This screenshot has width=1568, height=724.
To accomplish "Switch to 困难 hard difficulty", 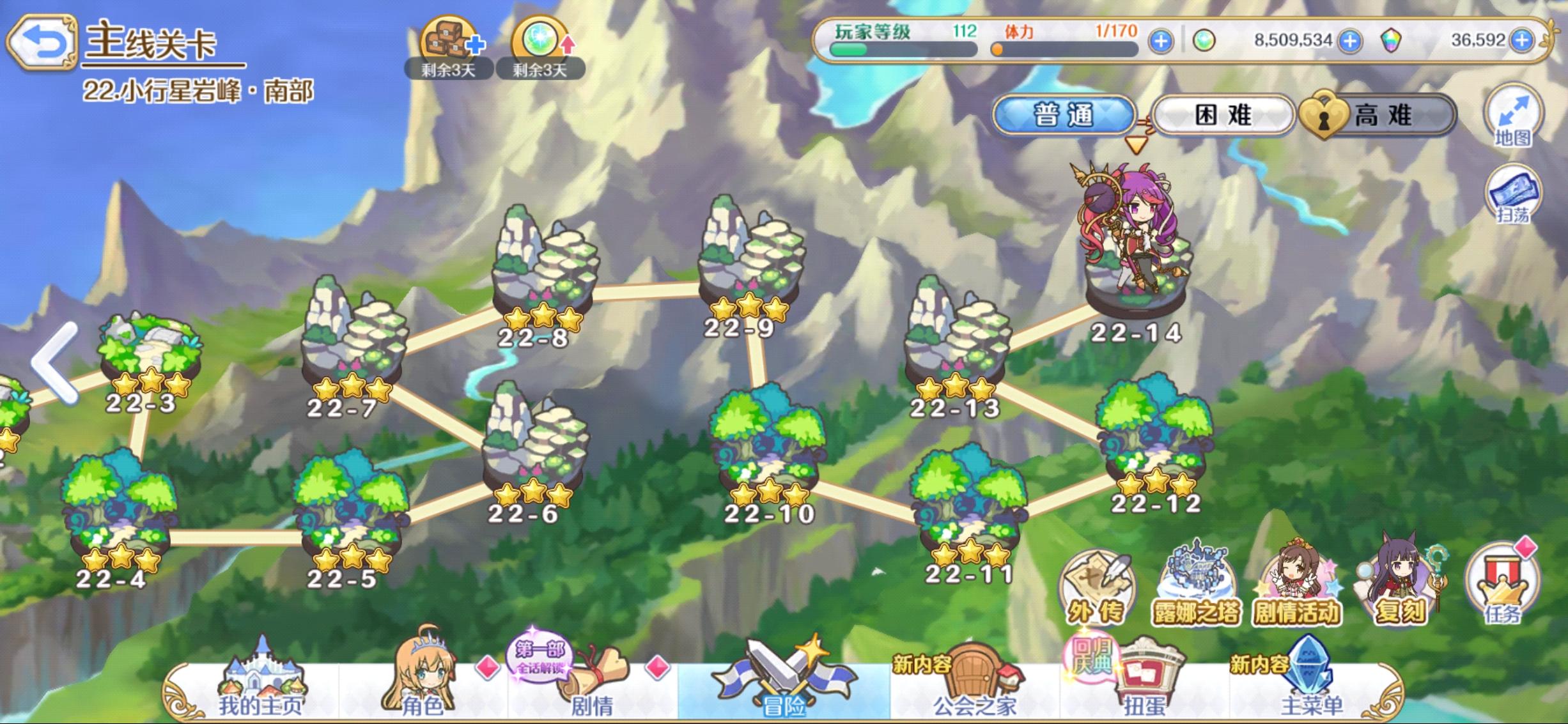I will [x=1222, y=114].
